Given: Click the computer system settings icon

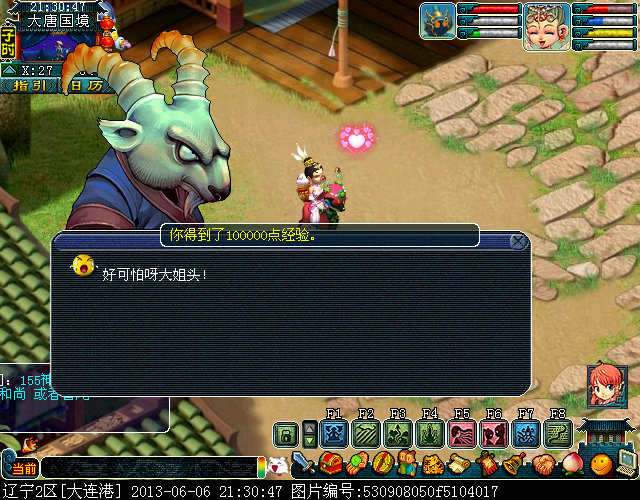Looking at the screenshot, I should click(627, 463).
